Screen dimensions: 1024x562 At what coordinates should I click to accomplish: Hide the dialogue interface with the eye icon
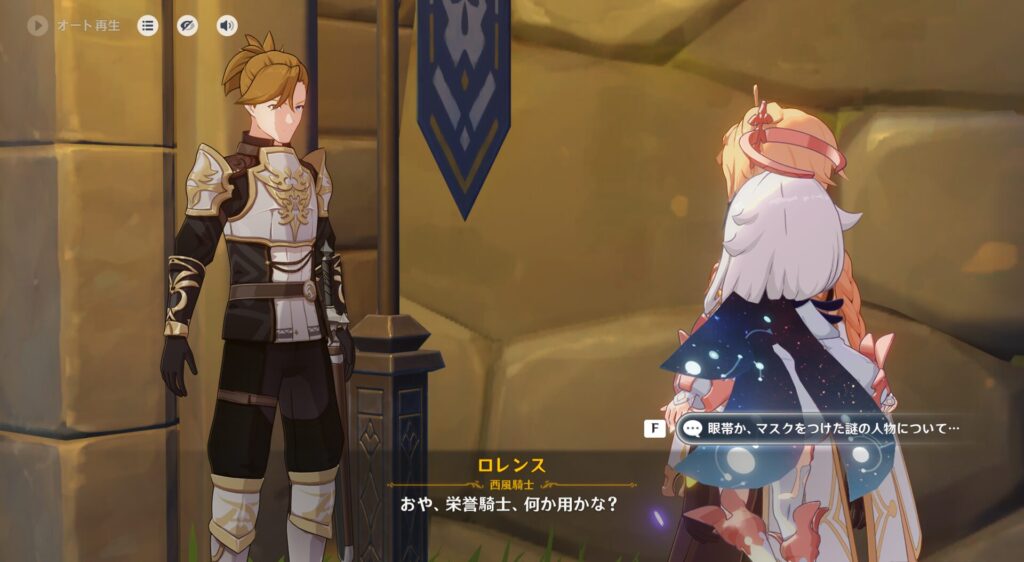(187, 26)
